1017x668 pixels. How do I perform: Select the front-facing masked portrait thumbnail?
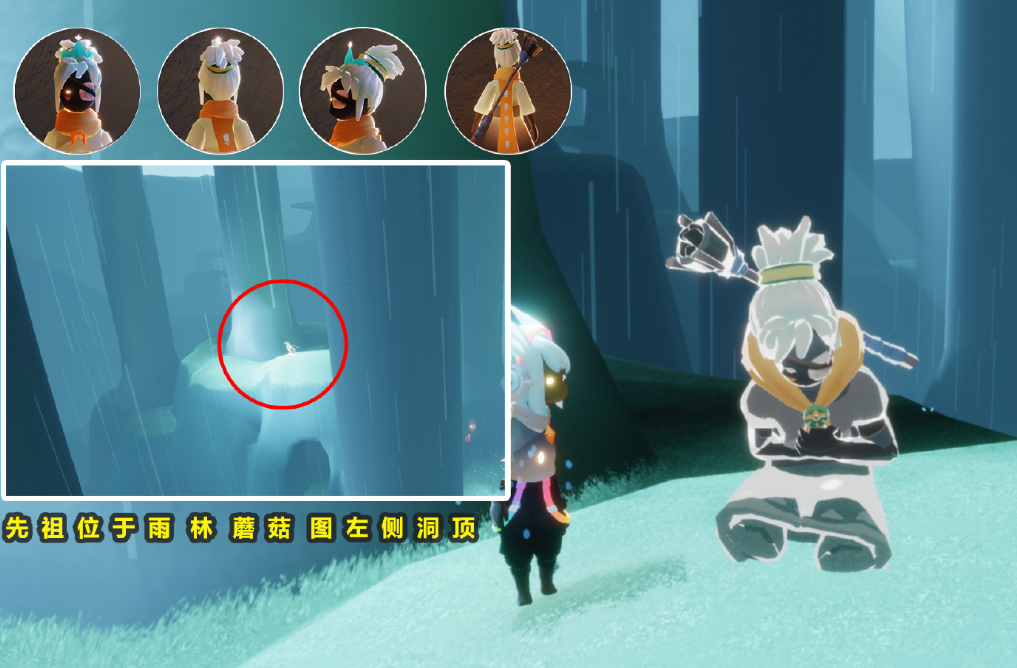[77, 91]
